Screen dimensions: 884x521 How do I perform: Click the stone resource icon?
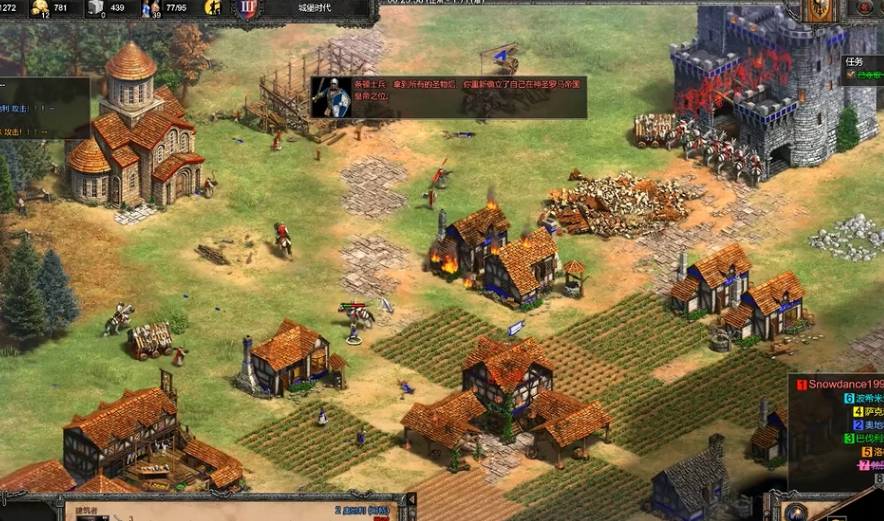pyautogui.click(x=96, y=8)
